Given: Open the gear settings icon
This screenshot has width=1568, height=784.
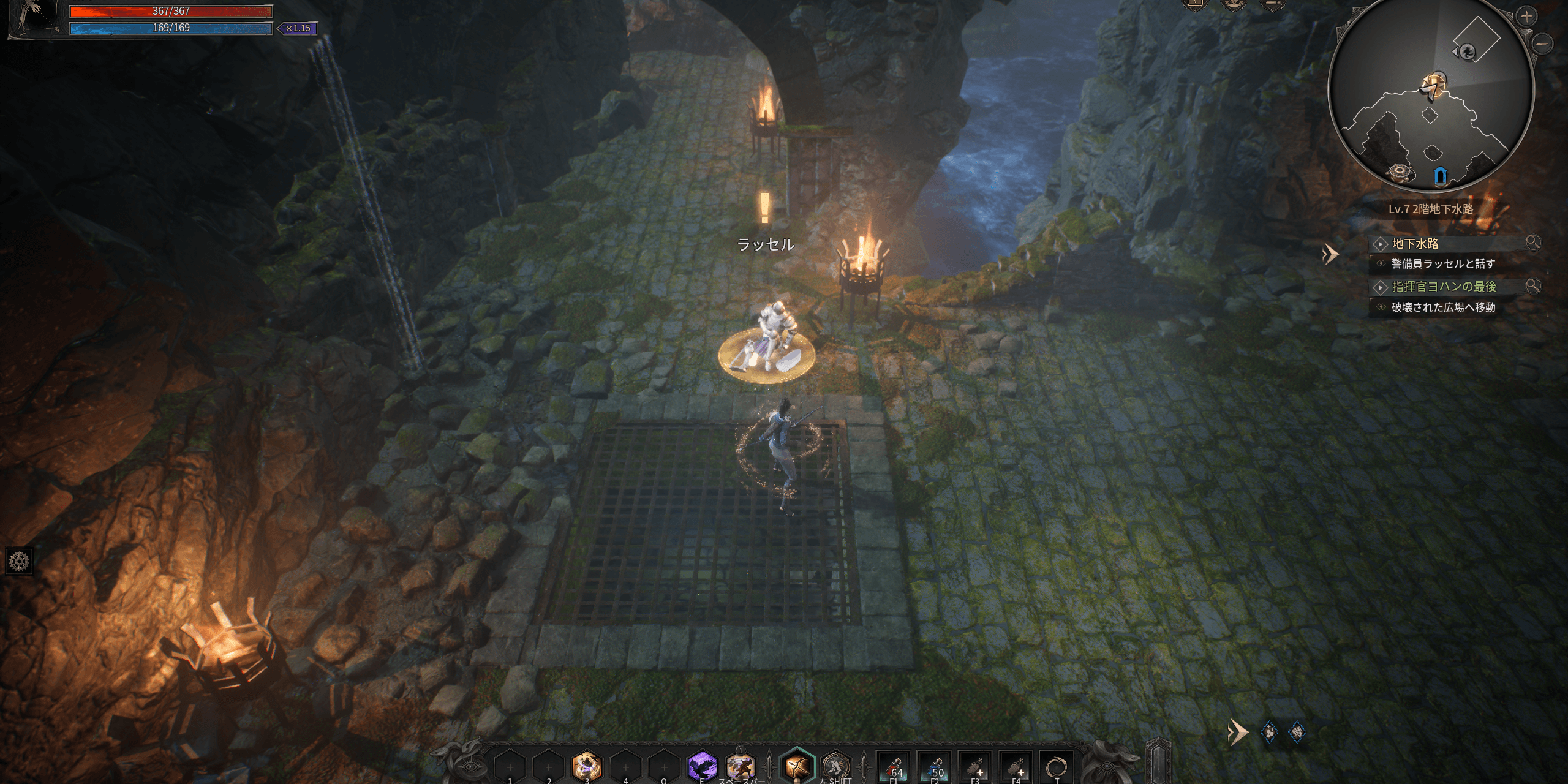Looking at the screenshot, I should (x=19, y=561).
